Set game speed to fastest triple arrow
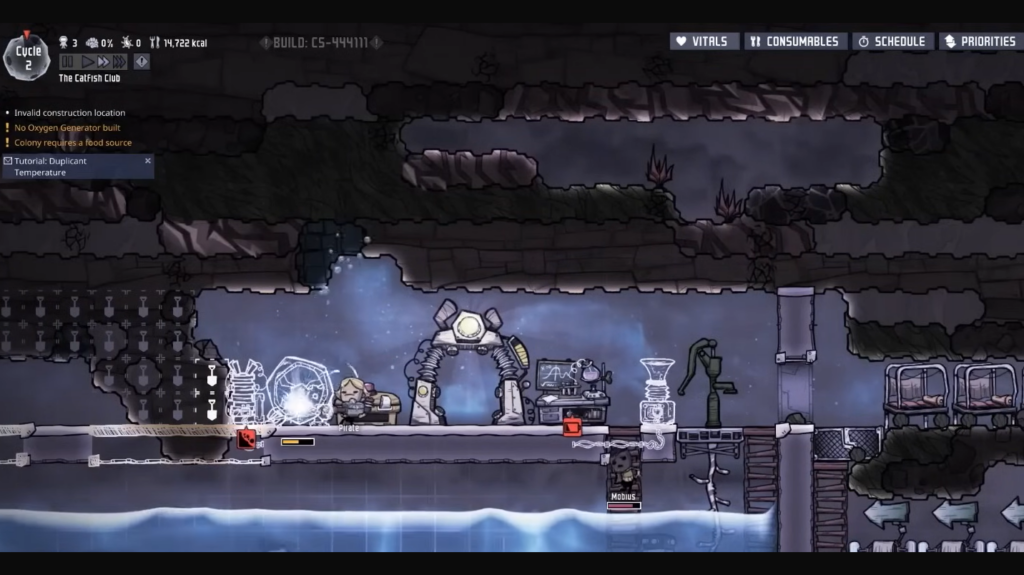This screenshot has height=575, width=1024. (119, 62)
